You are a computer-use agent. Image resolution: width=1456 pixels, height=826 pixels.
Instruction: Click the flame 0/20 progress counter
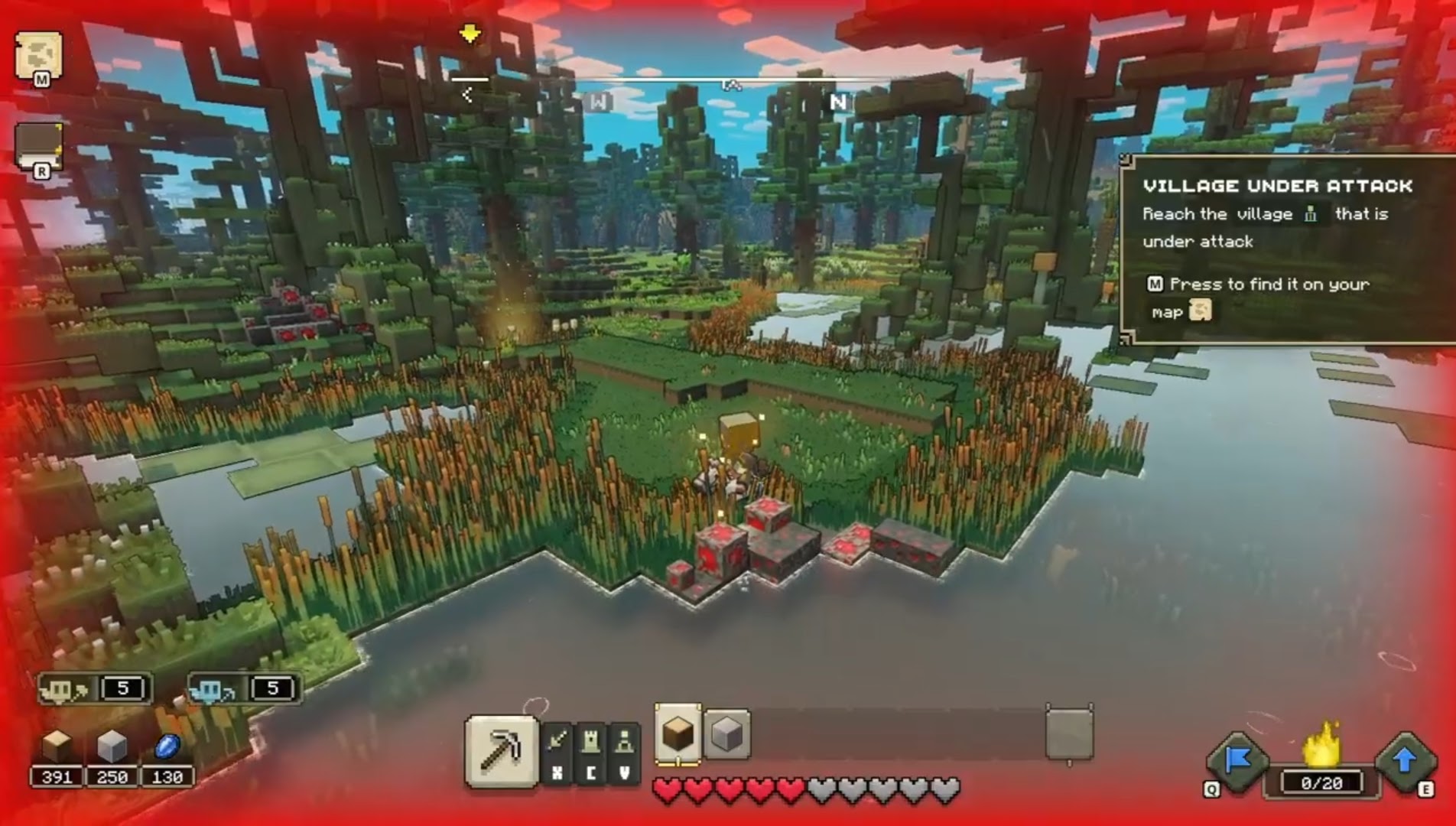1322,781
